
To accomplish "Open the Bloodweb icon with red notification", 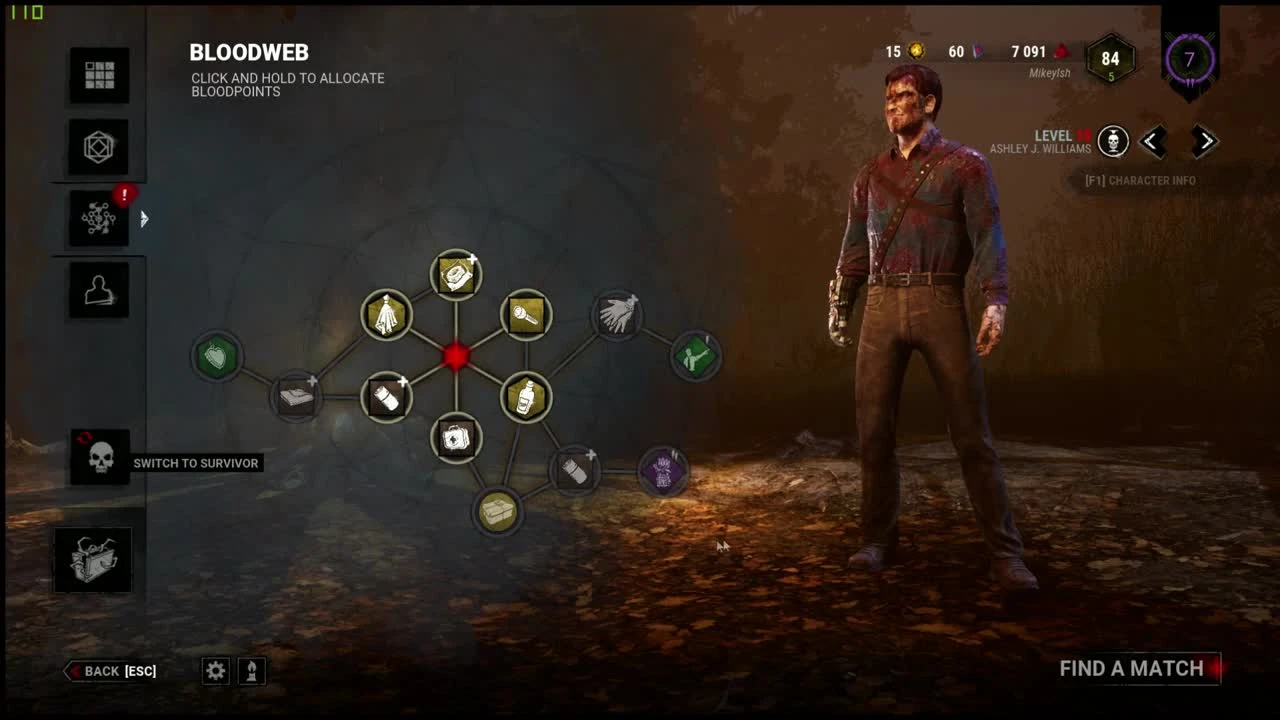I will [x=97, y=216].
